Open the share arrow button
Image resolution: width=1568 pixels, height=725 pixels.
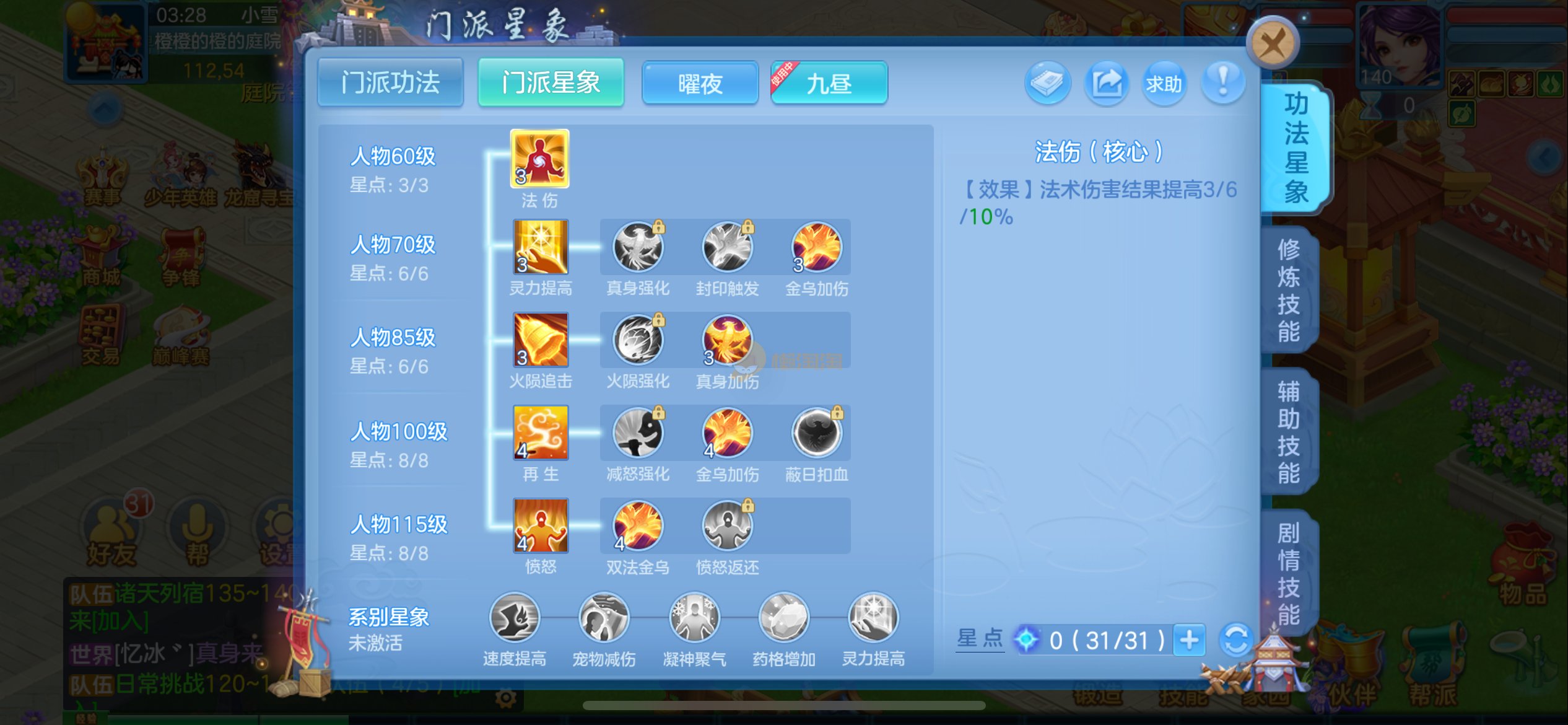[x=1106, y=83]
